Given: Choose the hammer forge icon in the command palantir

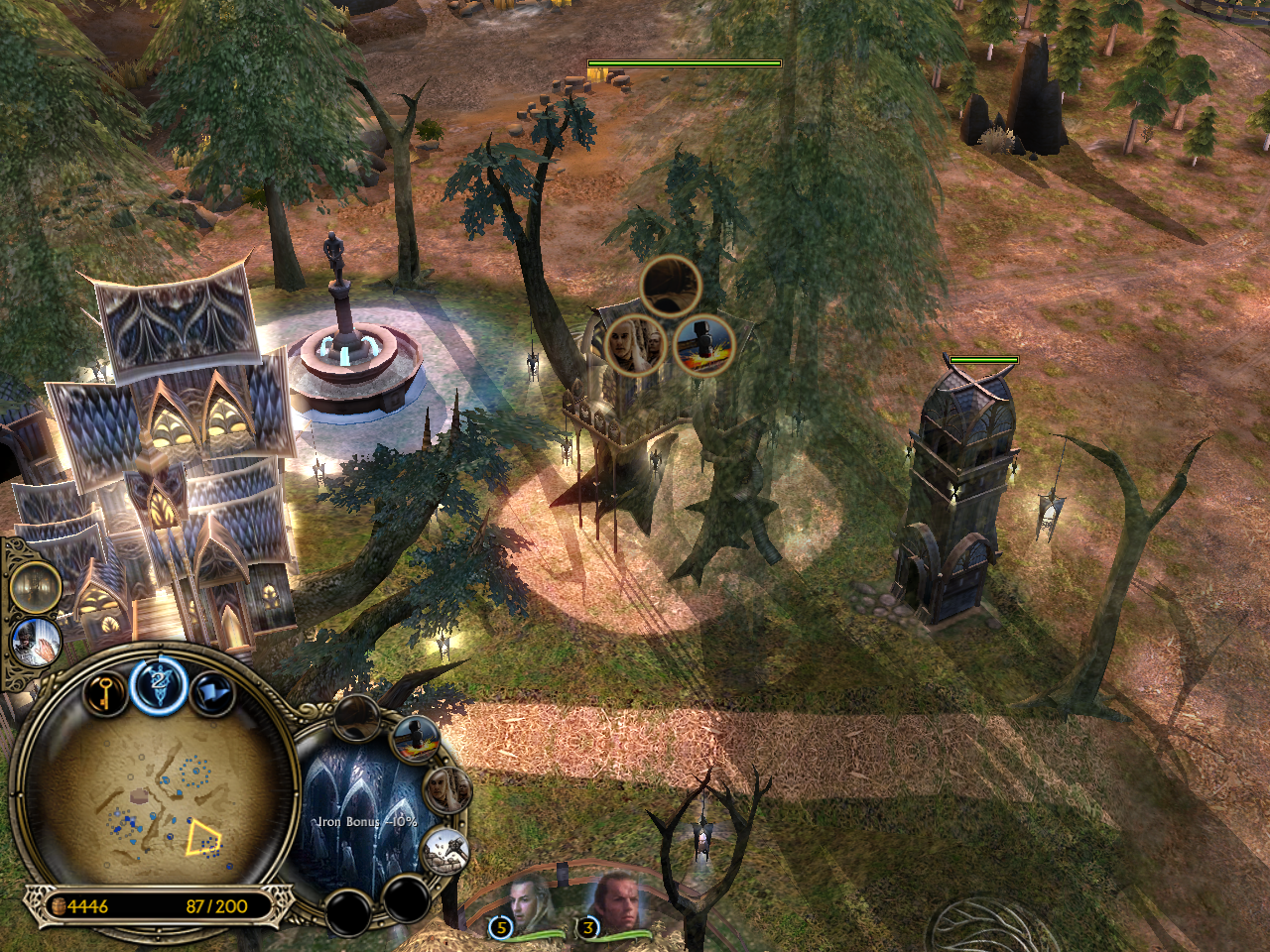Looking at the screenshot, I should 417,739.
